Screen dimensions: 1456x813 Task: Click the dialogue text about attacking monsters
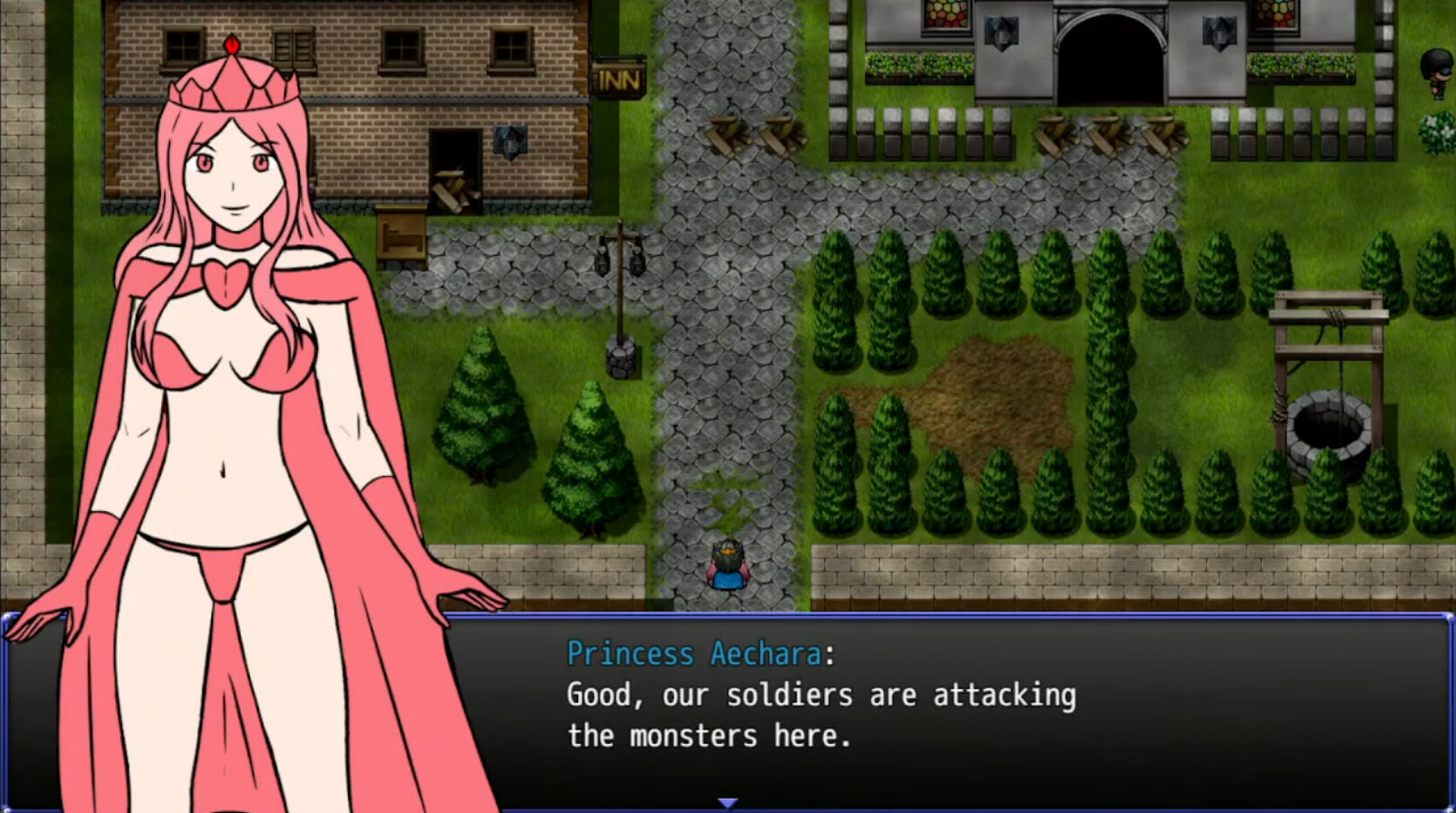[821, 714]
